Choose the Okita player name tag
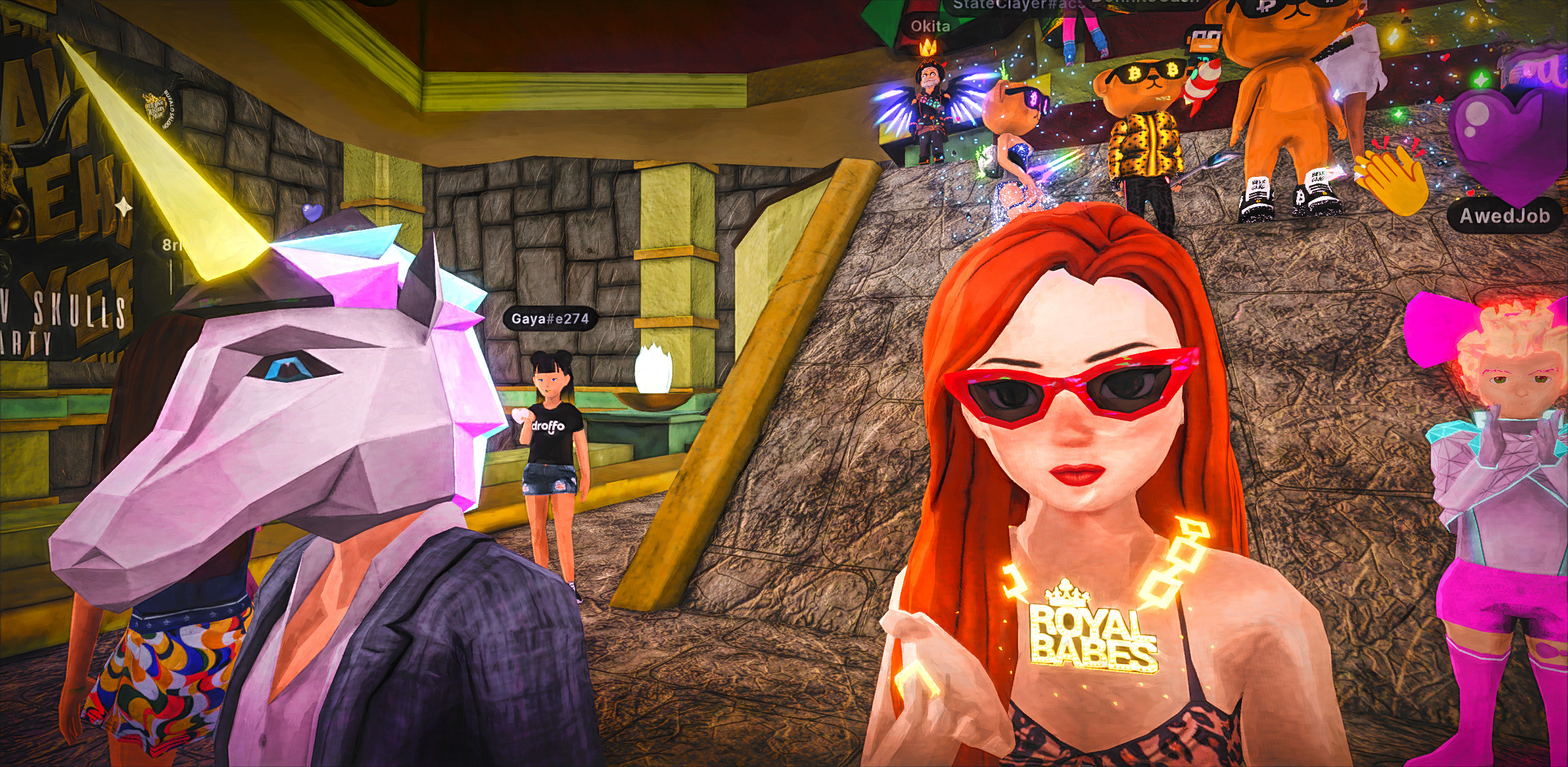This screenshot has height=767, width=1568. click(930, 26)
